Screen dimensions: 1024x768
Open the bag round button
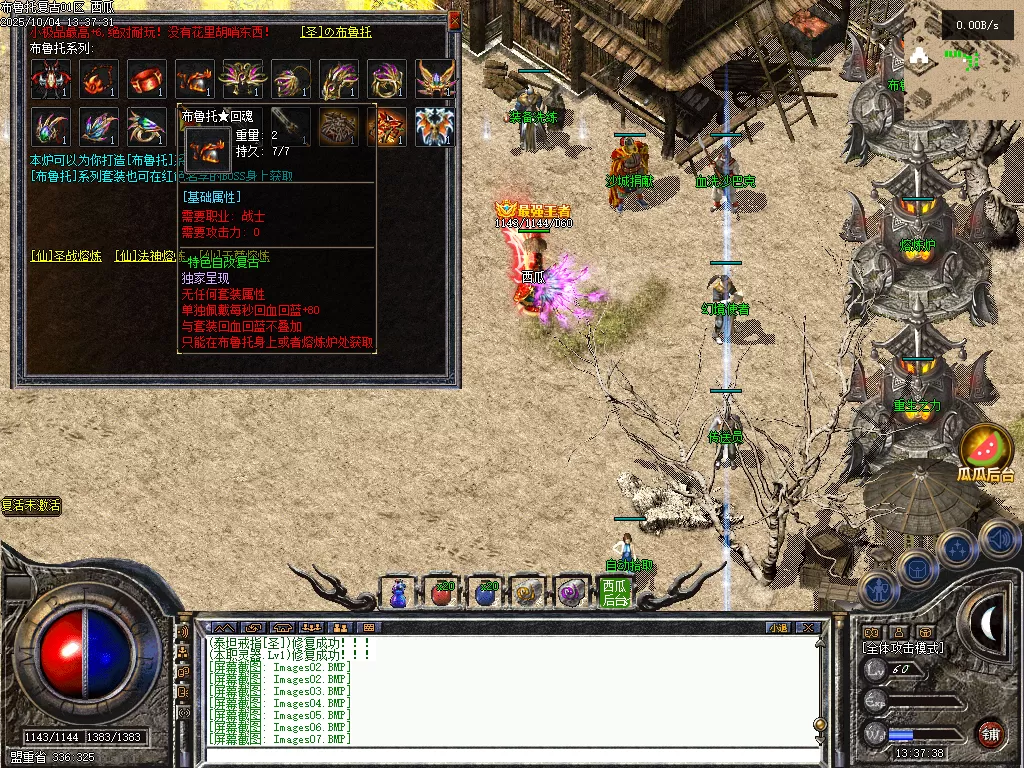pyautogui.click(x=917, y=568)
